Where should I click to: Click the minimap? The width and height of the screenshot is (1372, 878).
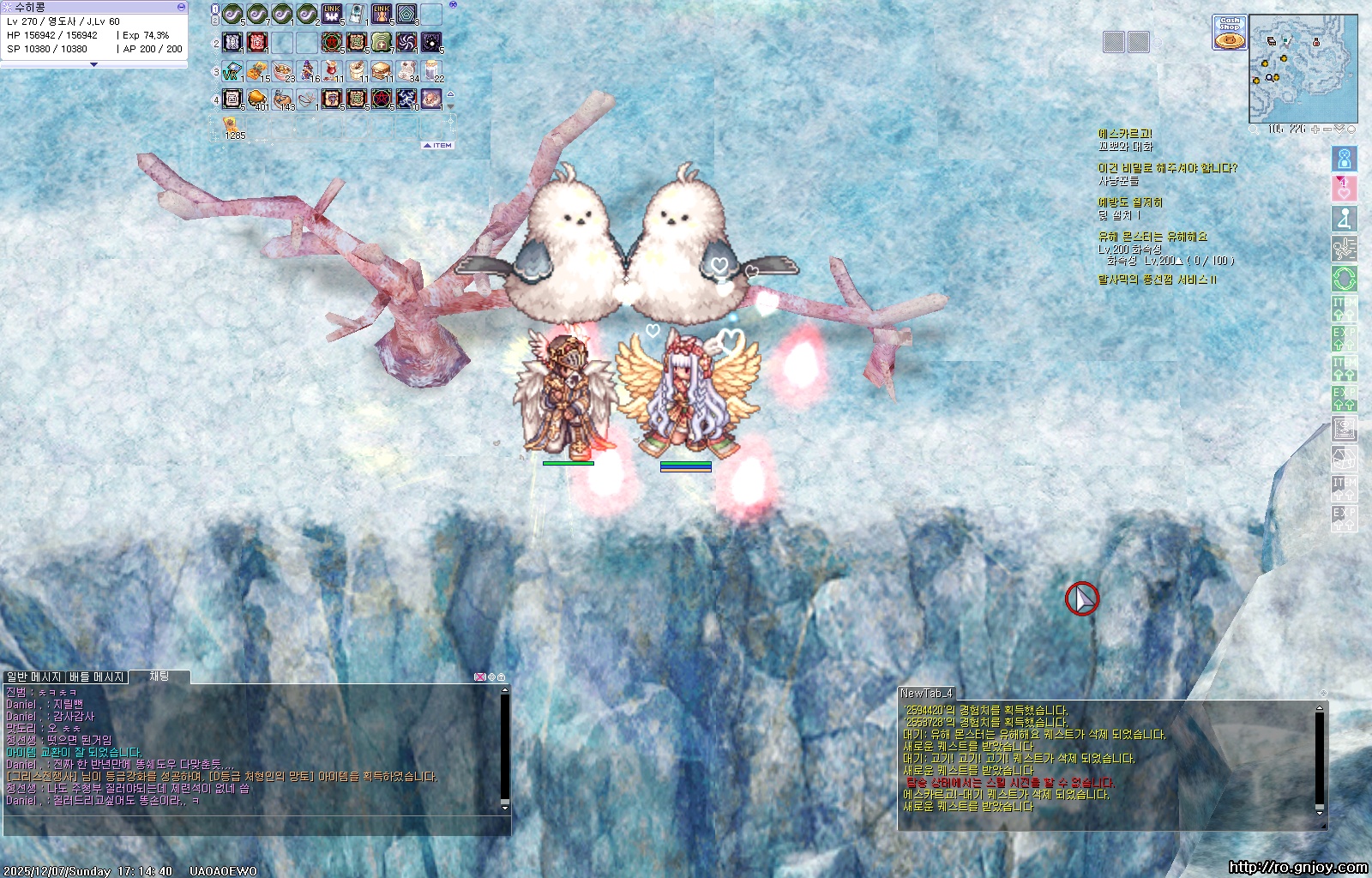point(1303,69)
